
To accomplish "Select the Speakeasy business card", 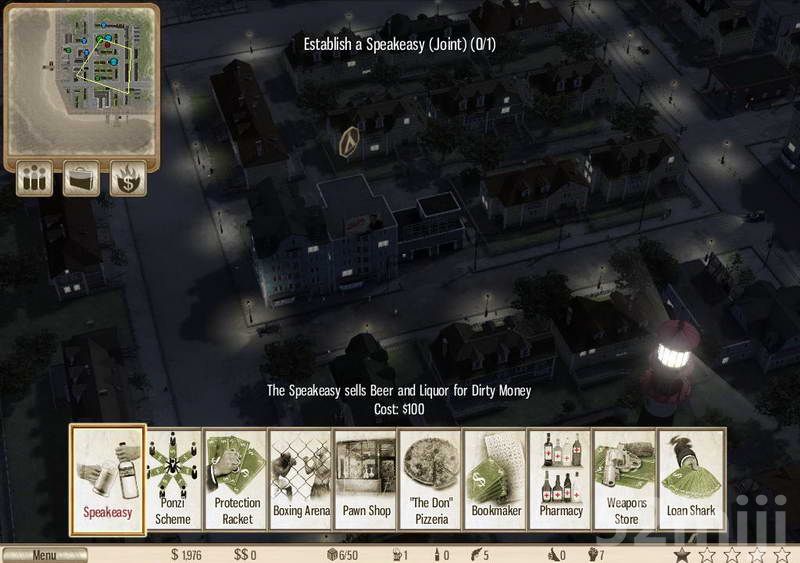I will point(105,478).
